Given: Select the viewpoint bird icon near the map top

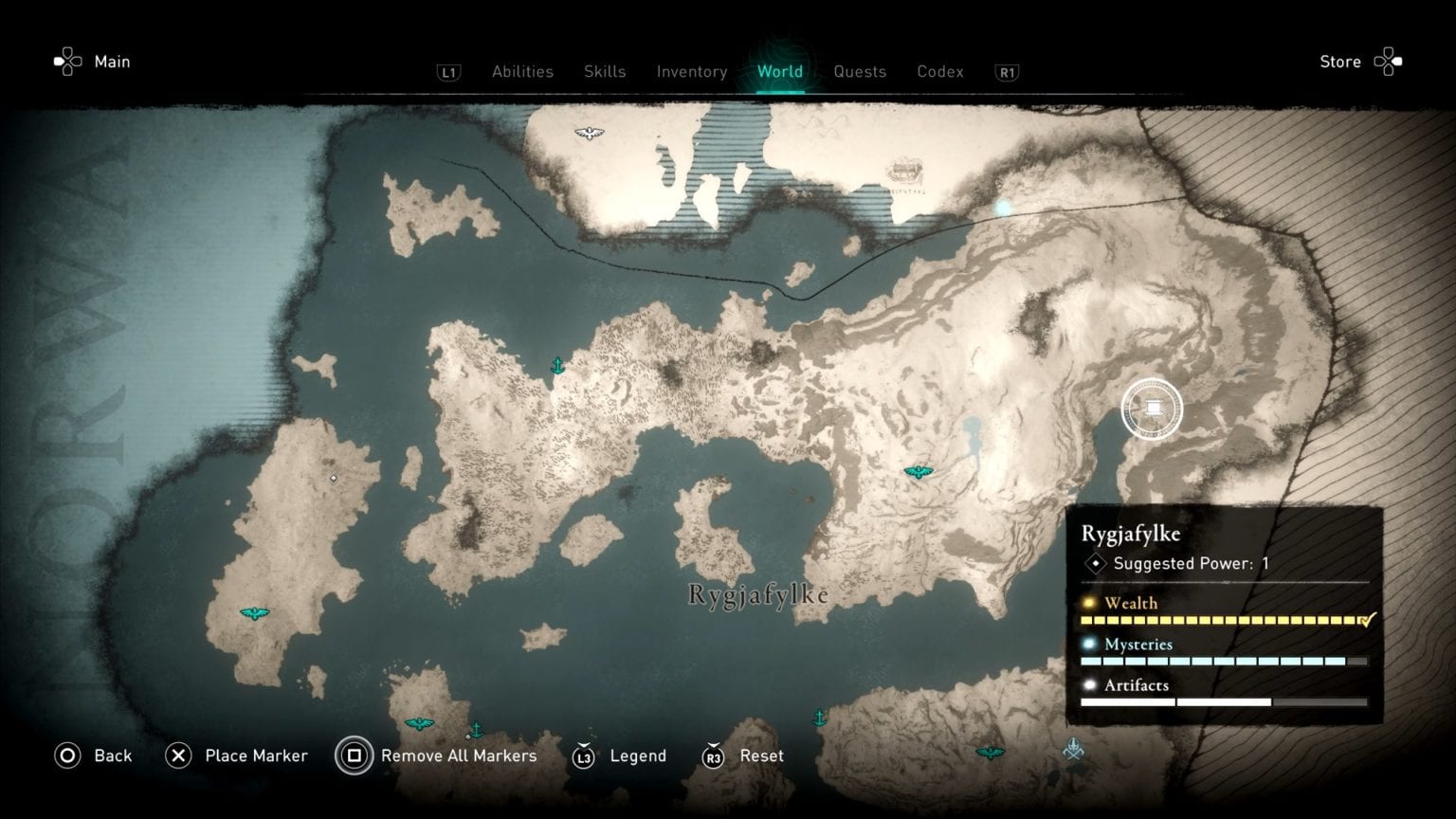Looking at the screenshot, I should (x=590, y=132).
